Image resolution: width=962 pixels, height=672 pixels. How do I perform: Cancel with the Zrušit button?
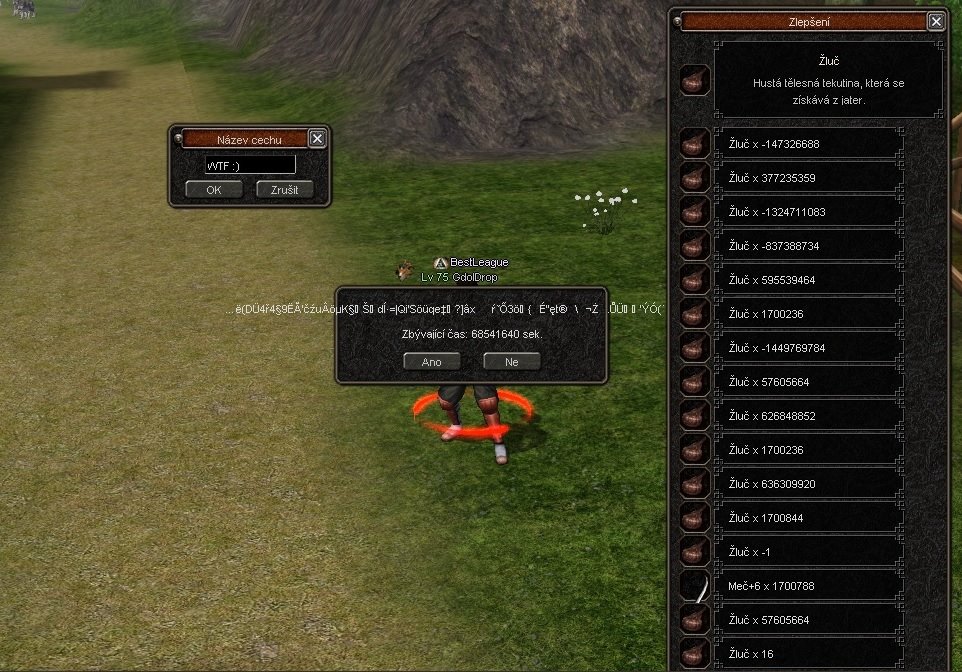[x=285, y=190]
